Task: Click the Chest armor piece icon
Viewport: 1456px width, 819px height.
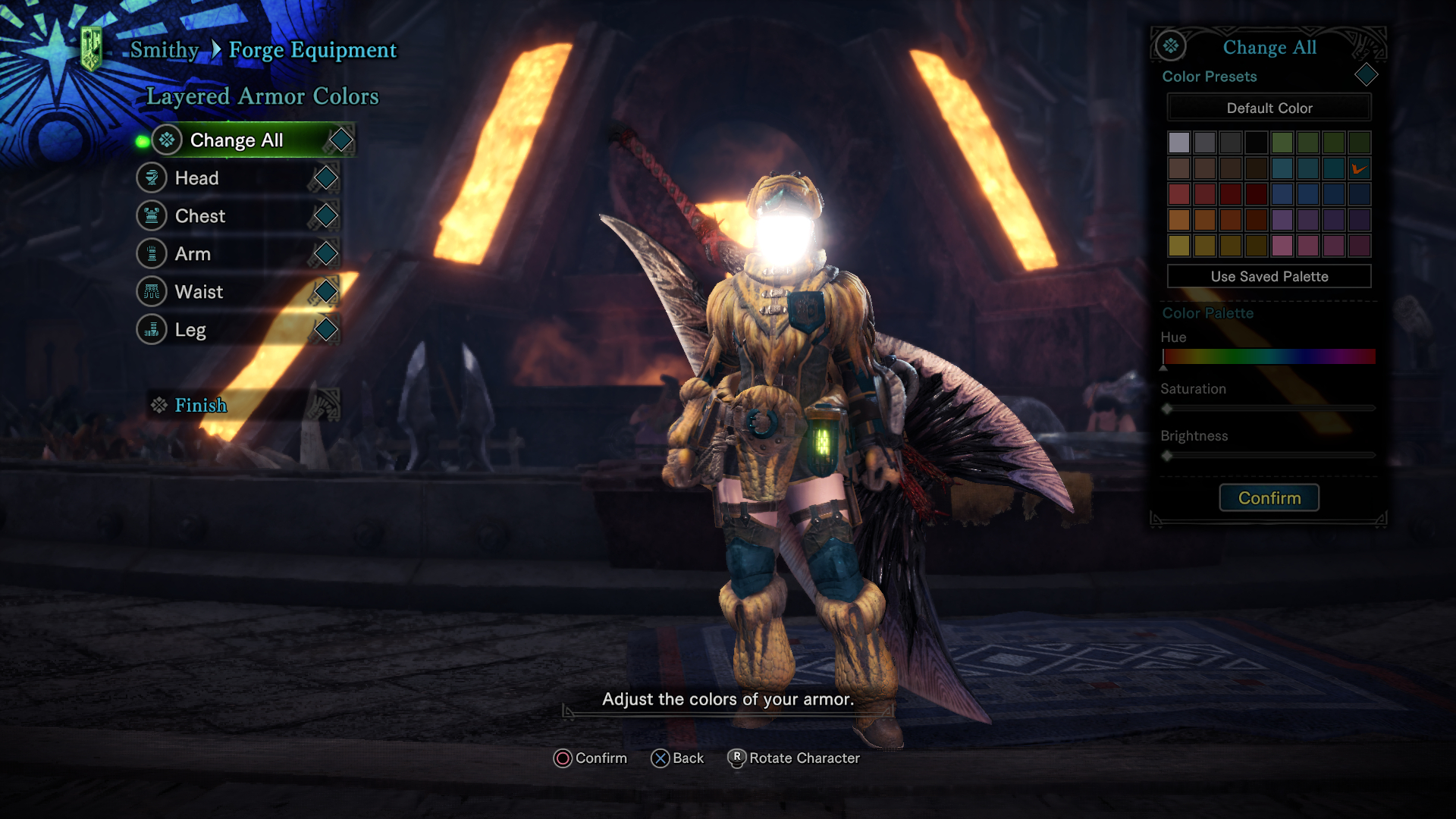Action: 153,215
